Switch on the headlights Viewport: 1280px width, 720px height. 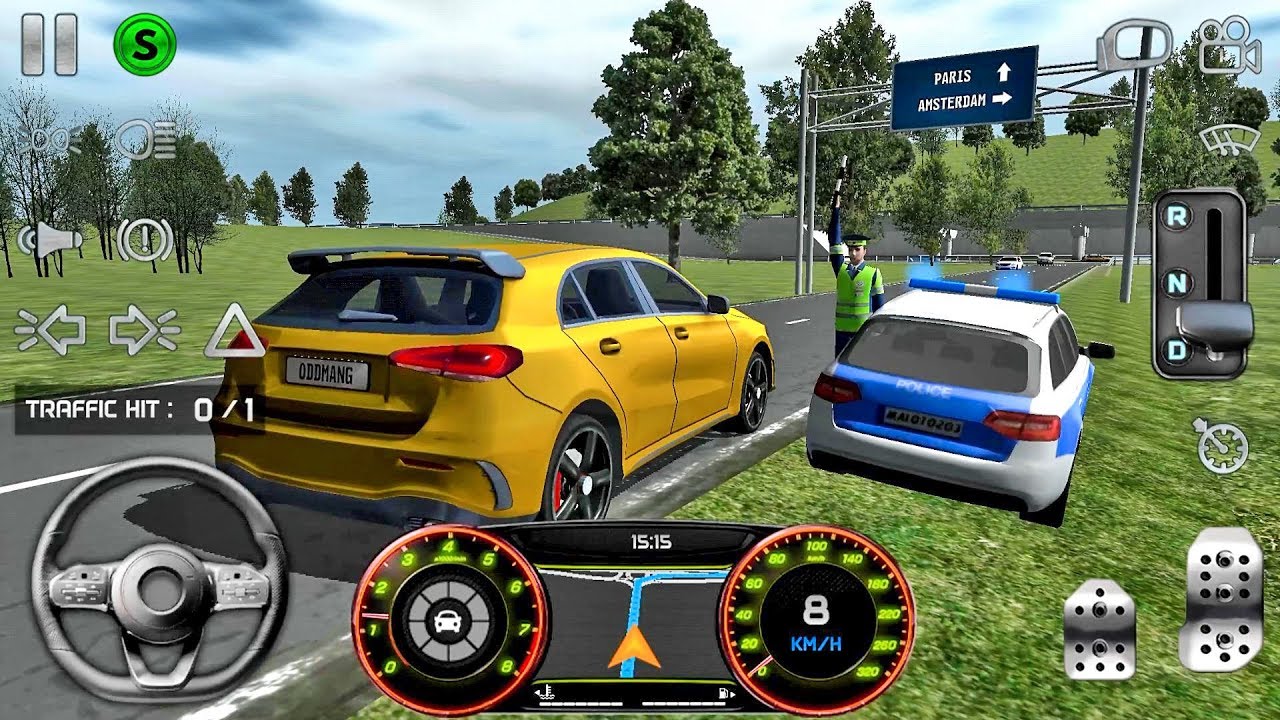(x=146, y=139)
